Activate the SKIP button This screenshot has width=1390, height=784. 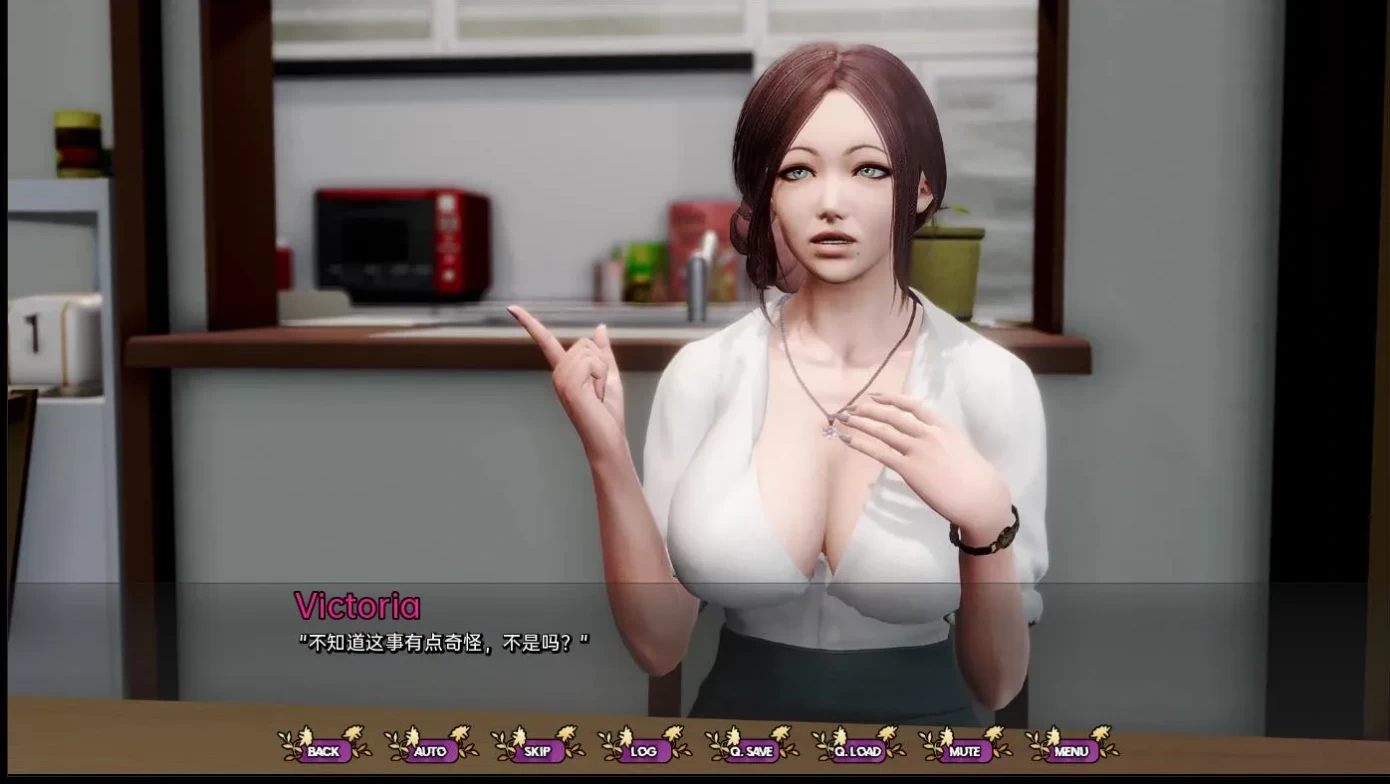coord(537,750)
